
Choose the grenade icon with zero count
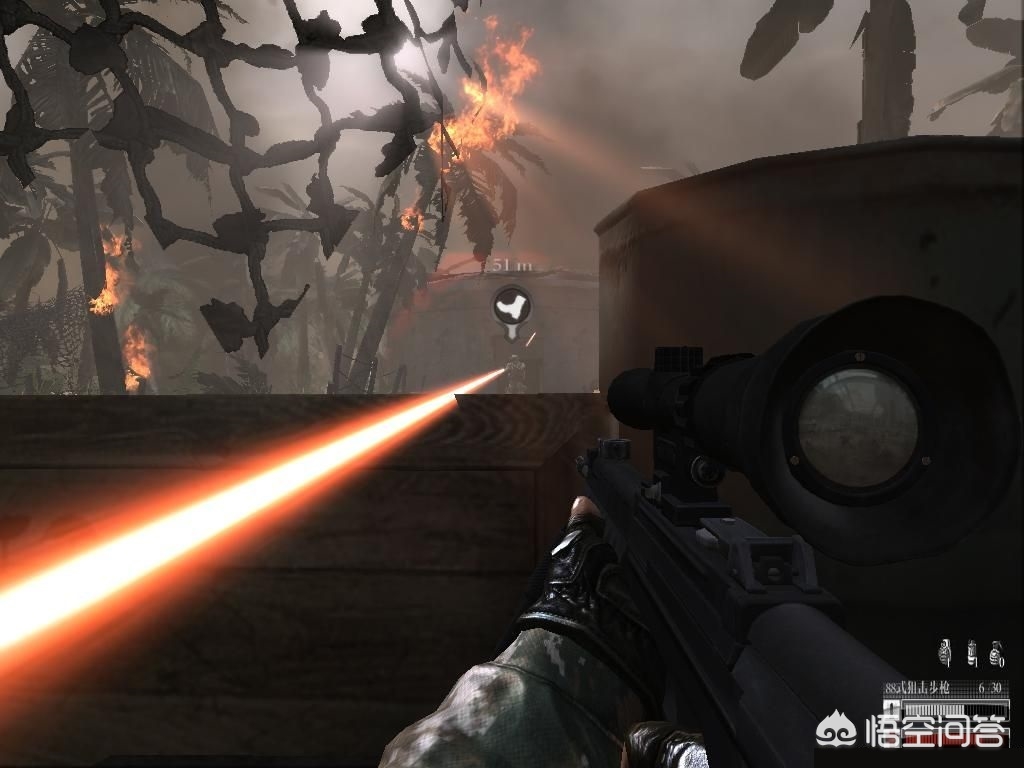tap(995, 654)
